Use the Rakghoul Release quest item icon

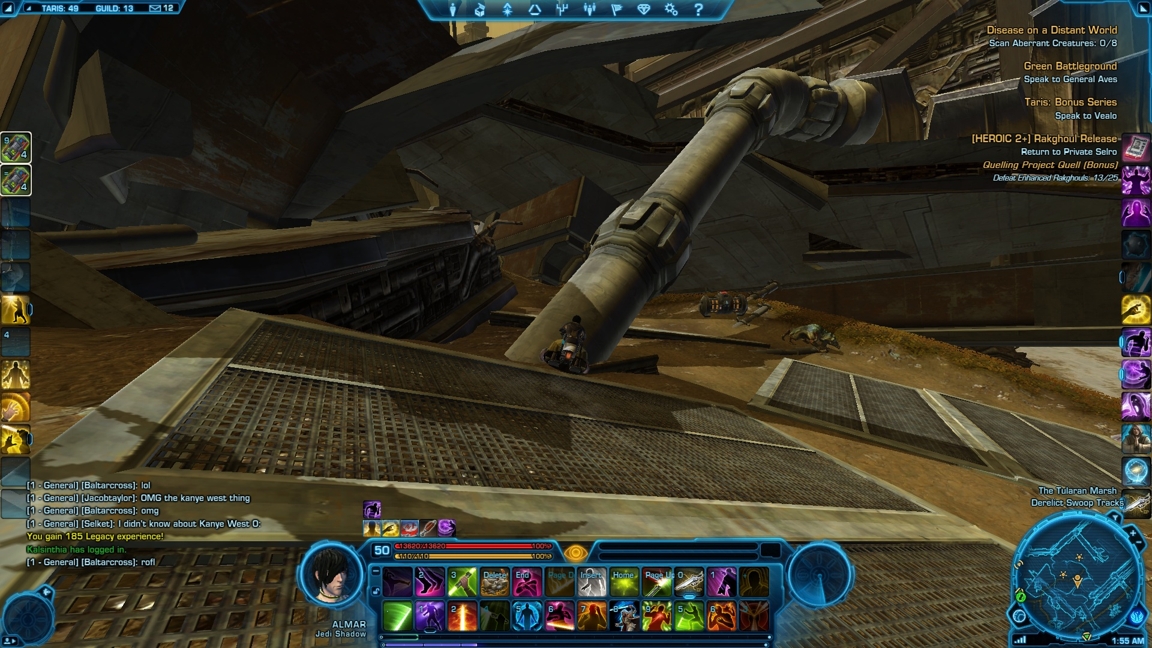point(1136,148)
